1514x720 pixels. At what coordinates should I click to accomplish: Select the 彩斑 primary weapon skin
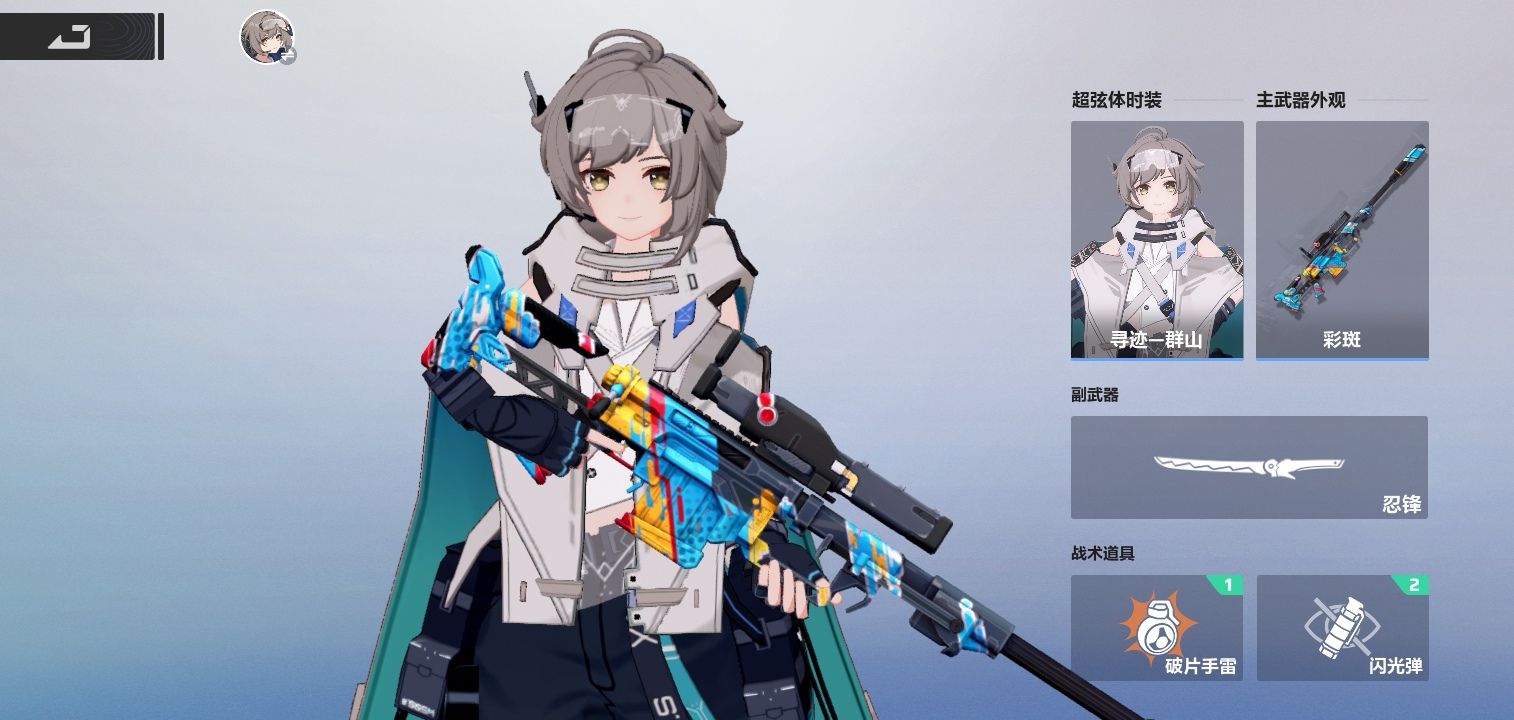pyautogui.click(x=1342, y=240)
